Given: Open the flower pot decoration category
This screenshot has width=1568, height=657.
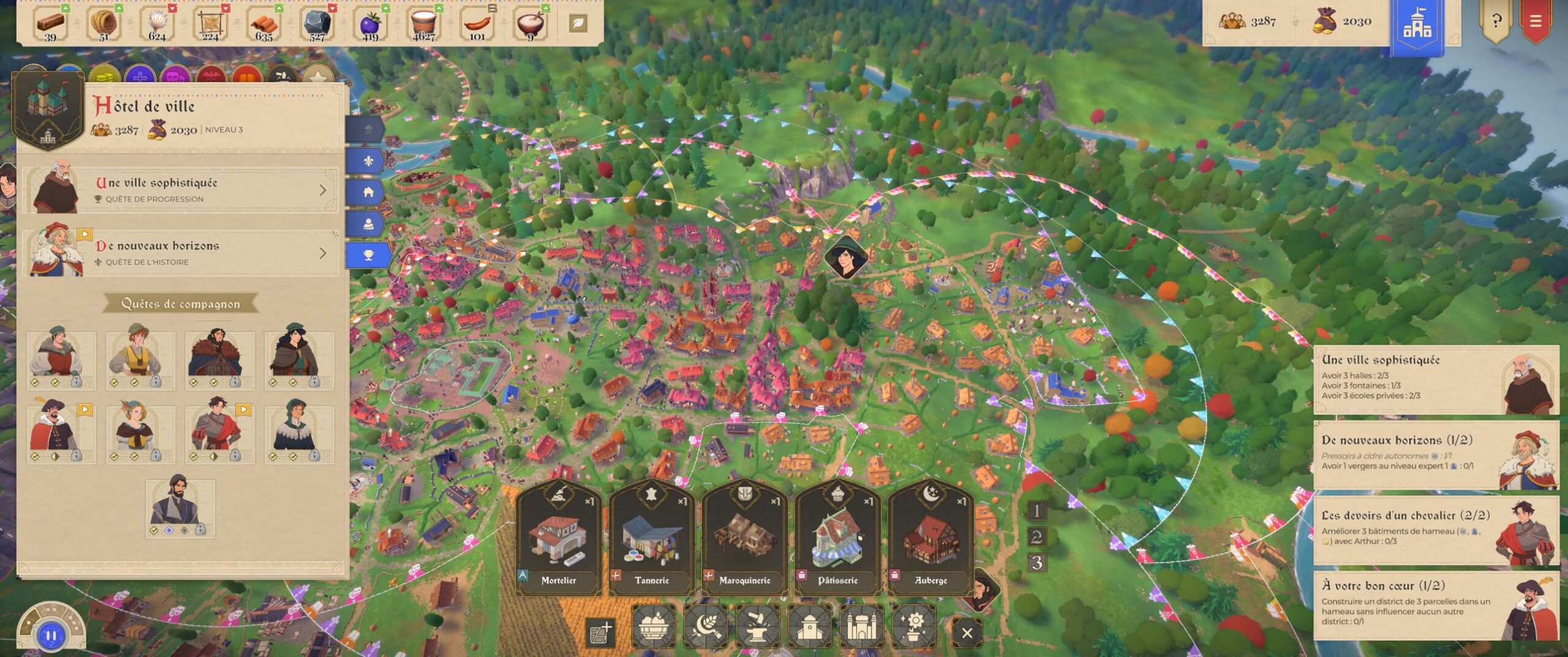Looking at the screenshot, I should [913, 626].
